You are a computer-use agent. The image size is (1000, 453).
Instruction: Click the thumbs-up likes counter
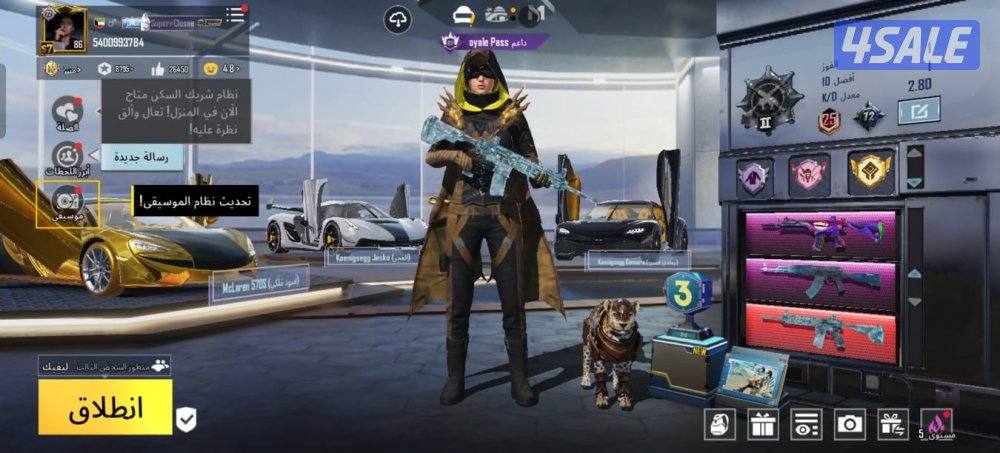coord(169,69)
